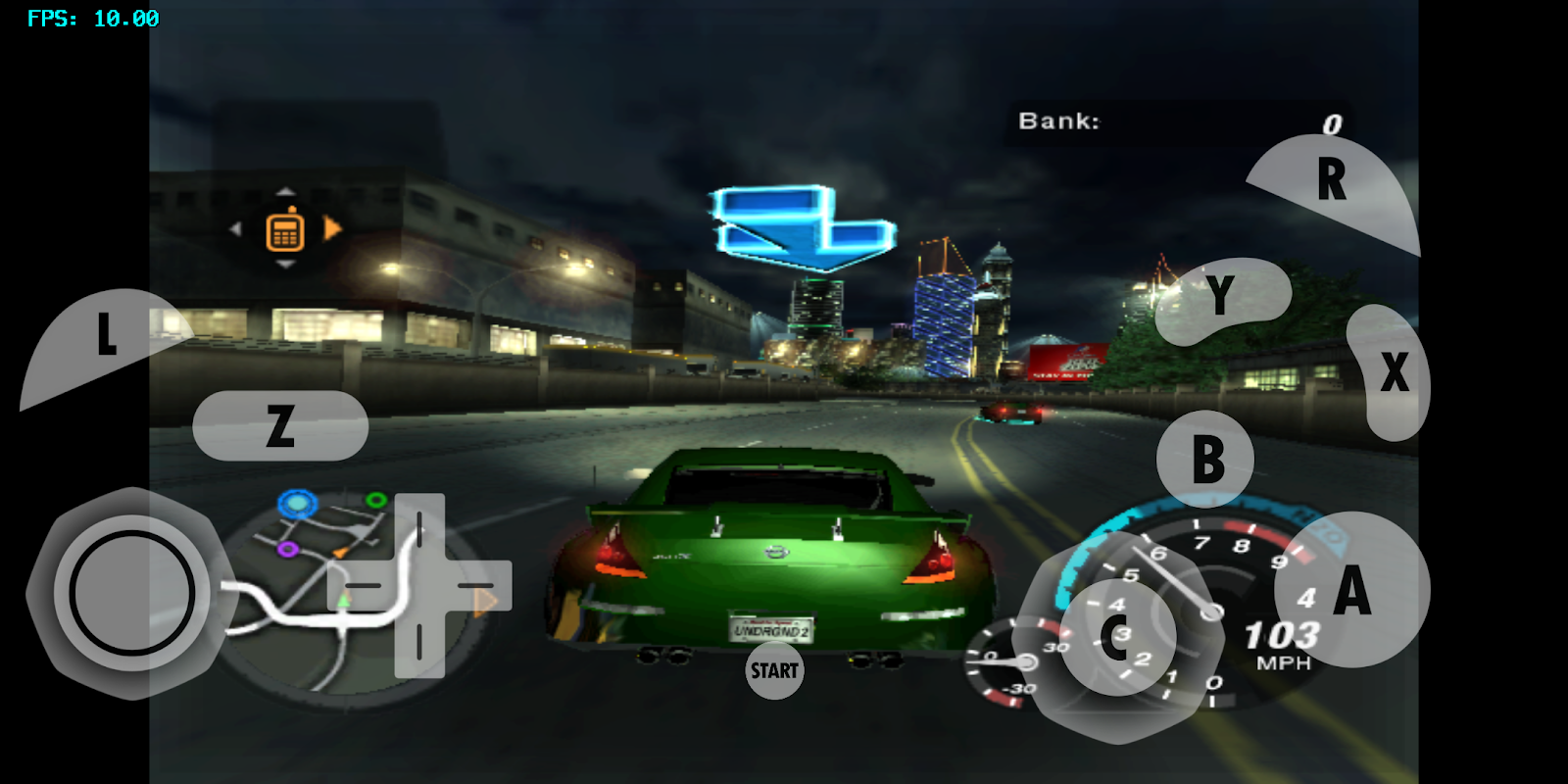
Task: Tap the C-stick control overlay
Action: pos(1117,637)
